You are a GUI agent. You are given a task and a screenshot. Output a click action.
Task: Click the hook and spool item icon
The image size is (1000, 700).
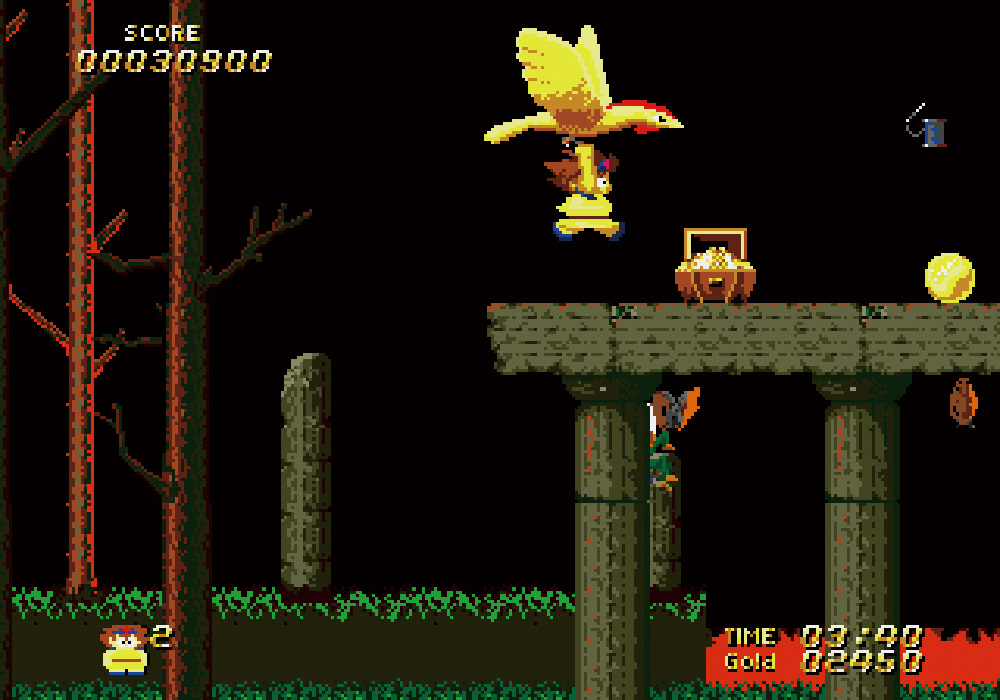[926, 127]
